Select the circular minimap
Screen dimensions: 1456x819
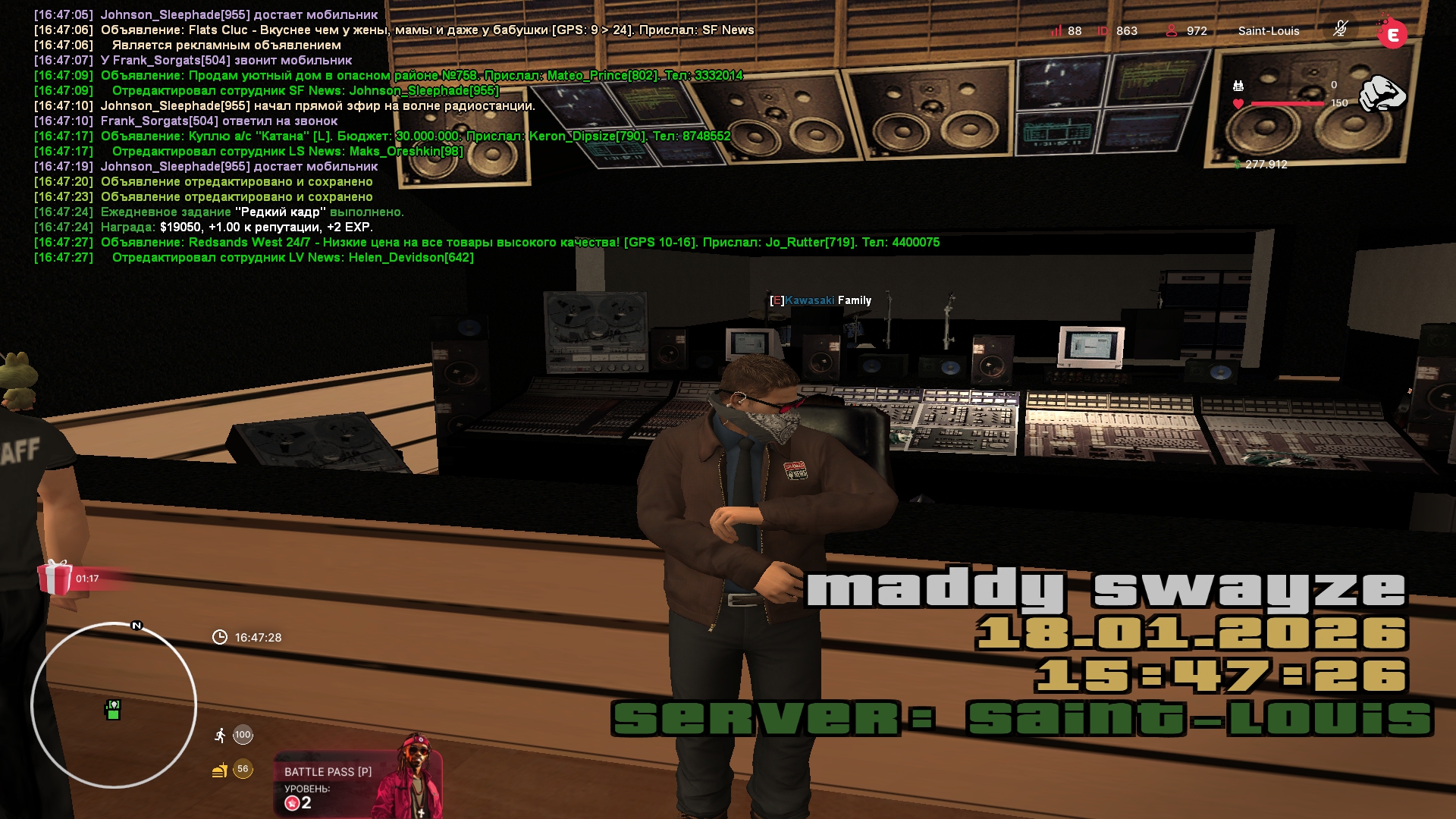114,705
